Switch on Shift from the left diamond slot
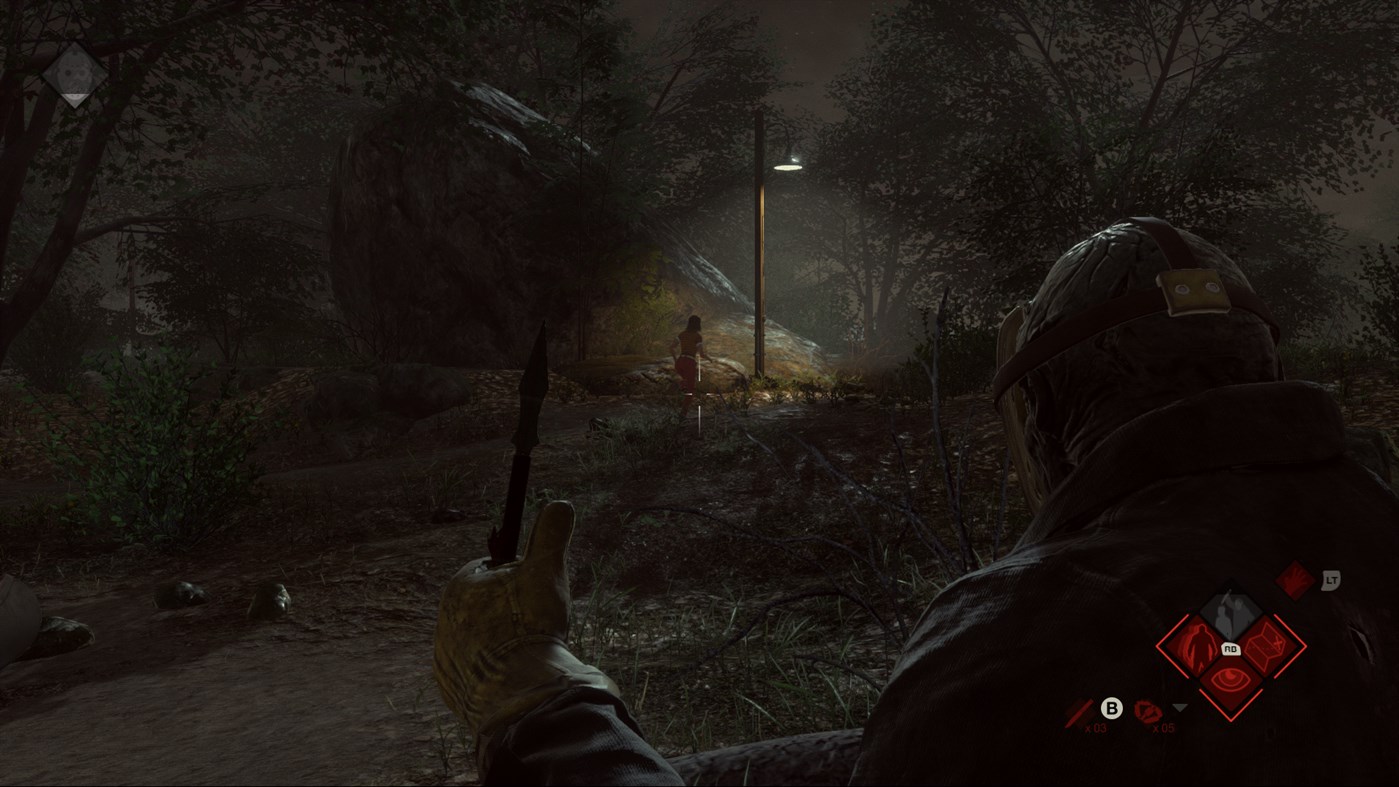Viewport: 1399px width, 787px height. point(1200,647)
